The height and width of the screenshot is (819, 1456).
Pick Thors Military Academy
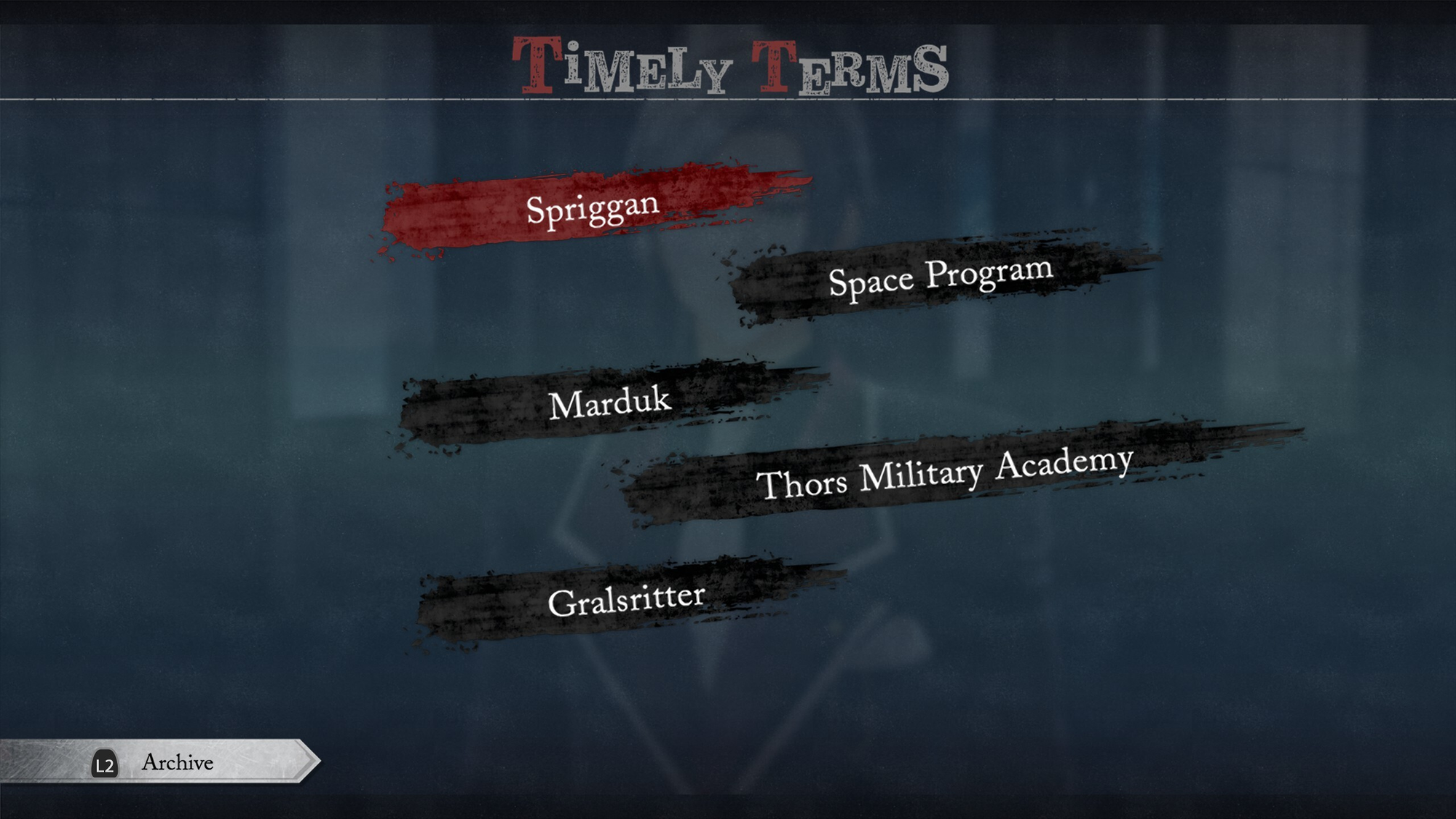(x=944, y=473)
